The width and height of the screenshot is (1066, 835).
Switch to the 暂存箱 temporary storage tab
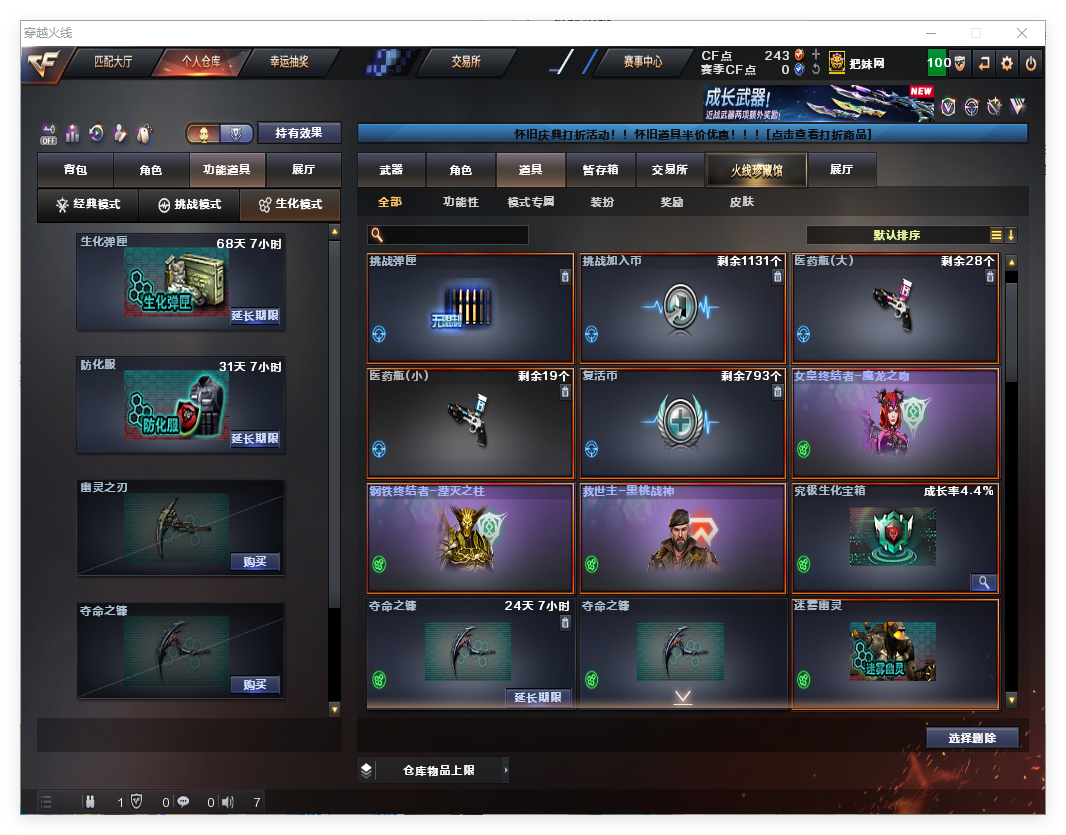click(600, 170)
